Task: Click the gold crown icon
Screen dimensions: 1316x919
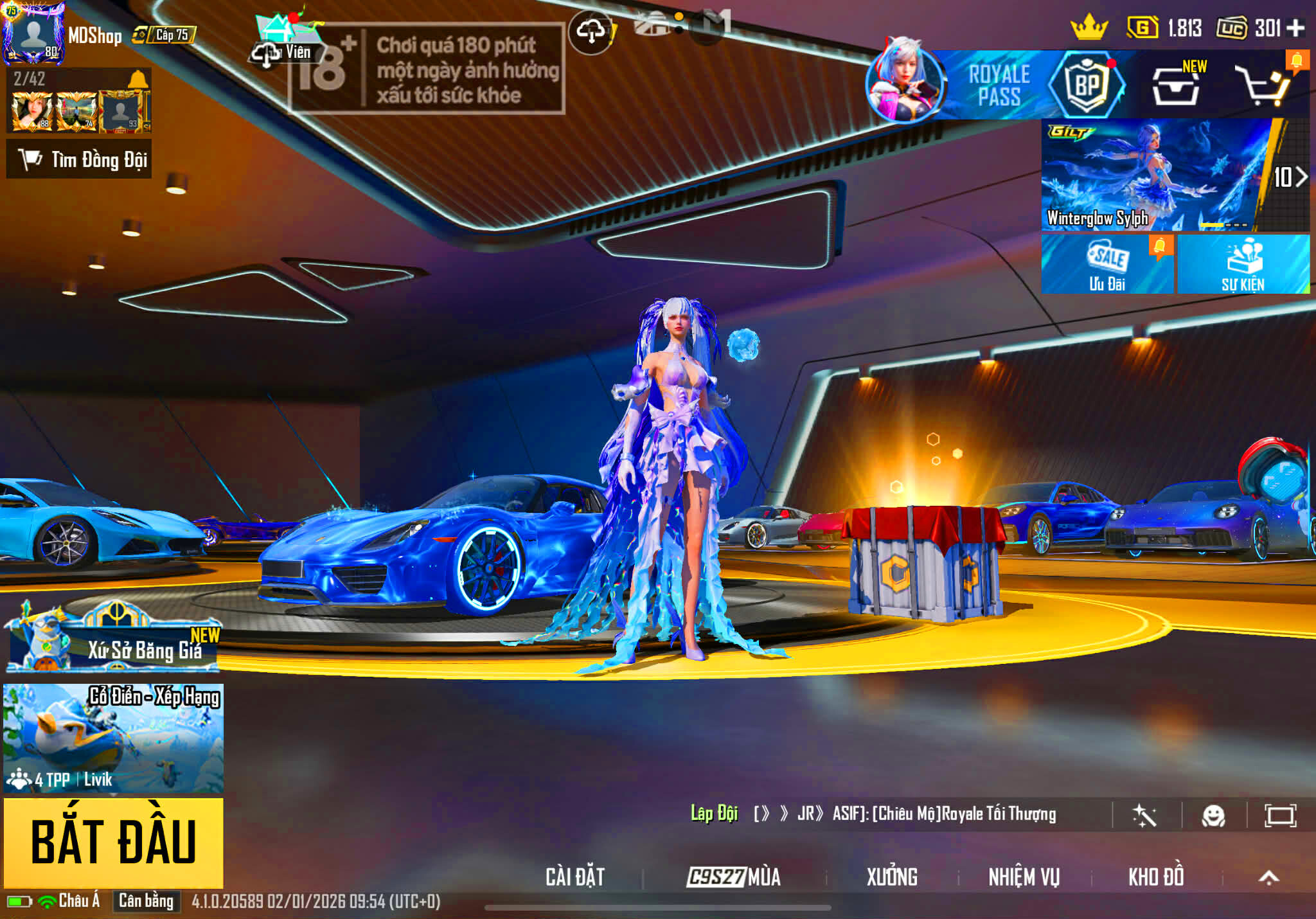Action: coord(1089,28)
